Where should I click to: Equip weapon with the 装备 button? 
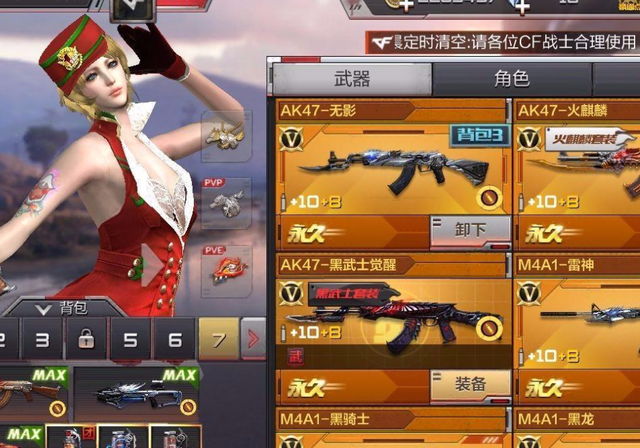coord(469,384)
